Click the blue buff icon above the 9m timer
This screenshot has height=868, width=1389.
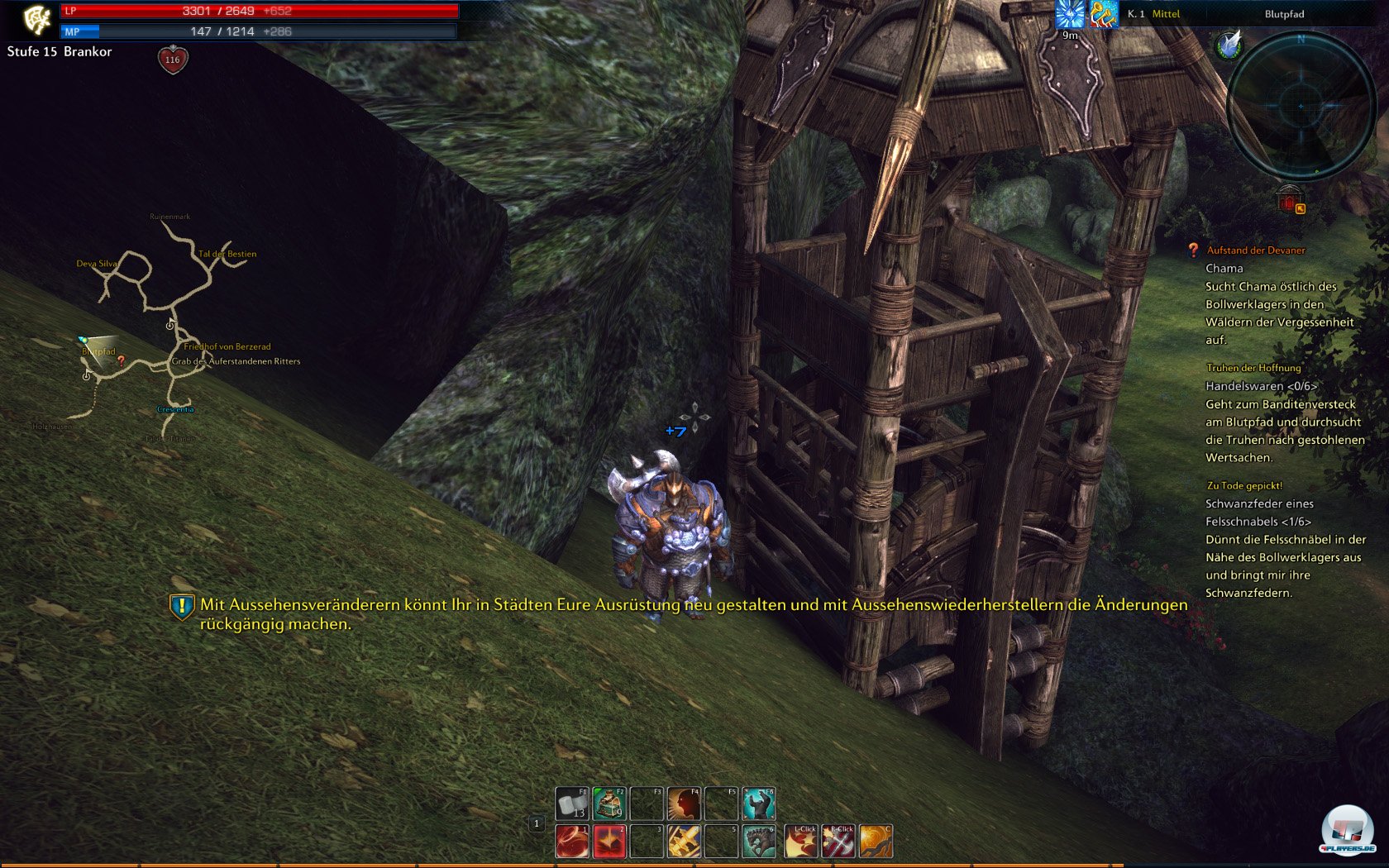pos(1069,14)
